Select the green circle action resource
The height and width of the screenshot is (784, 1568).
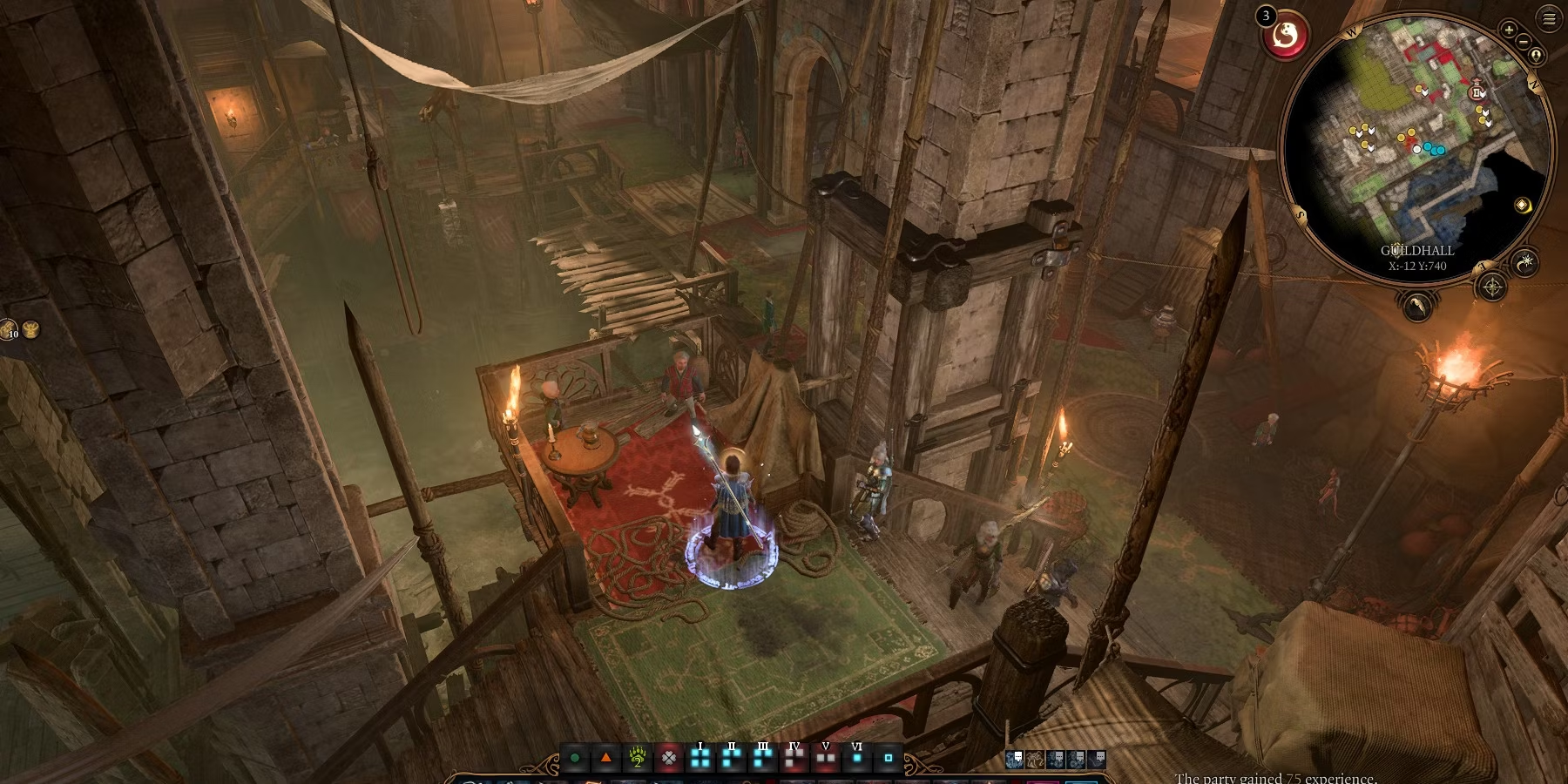point(575,759)
